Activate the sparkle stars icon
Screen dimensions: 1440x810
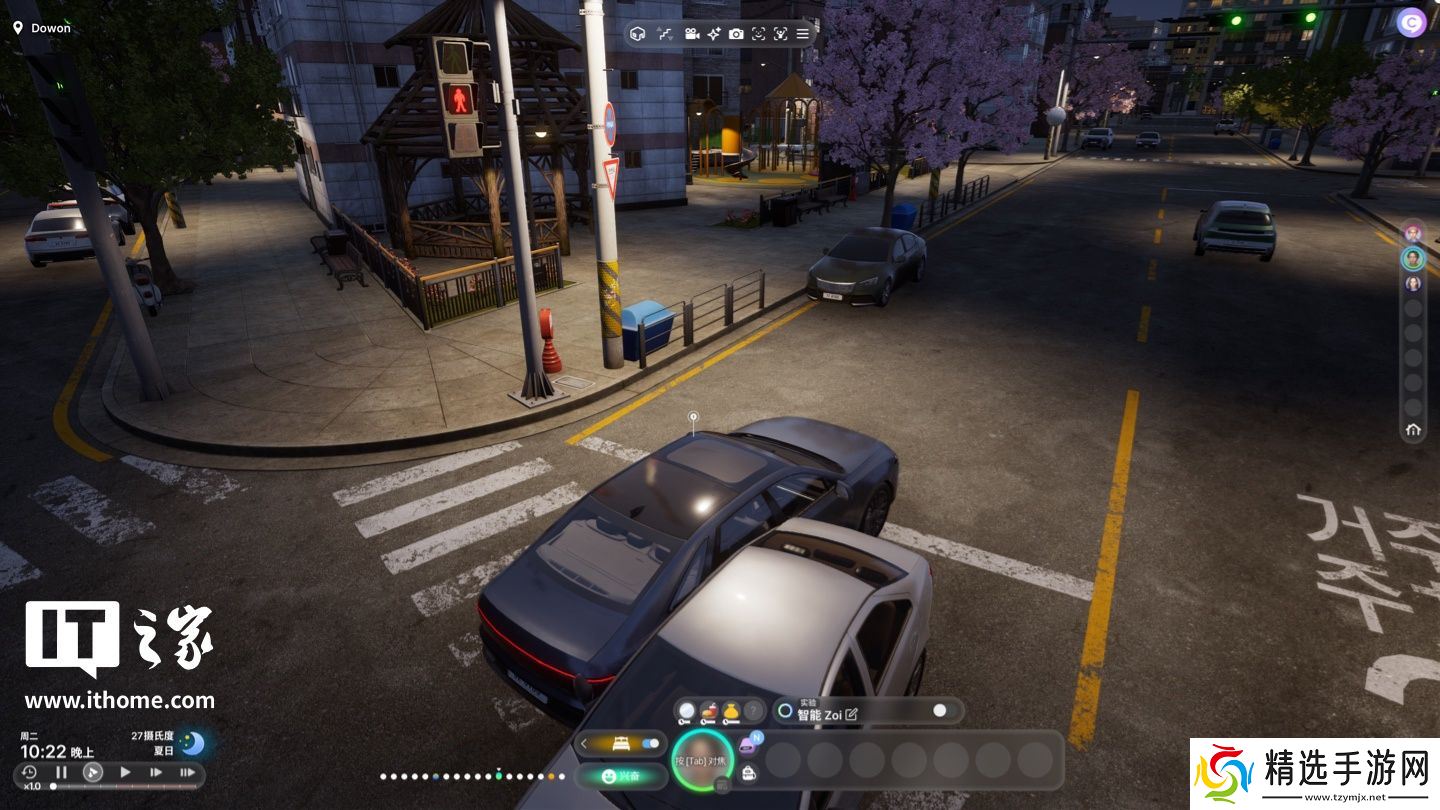(x=714, y=34)
